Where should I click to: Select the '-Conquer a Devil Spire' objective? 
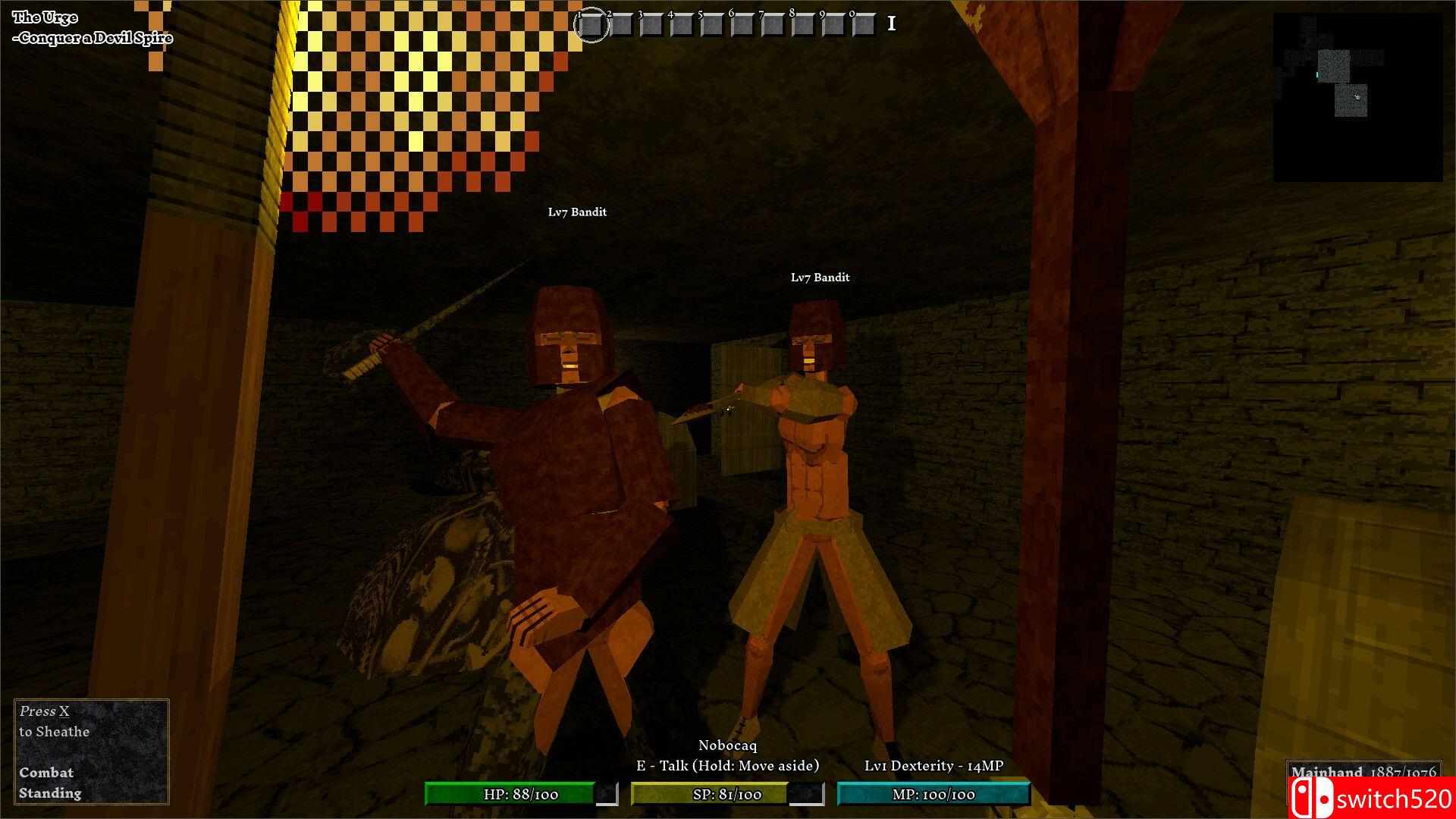coord(93,37)
